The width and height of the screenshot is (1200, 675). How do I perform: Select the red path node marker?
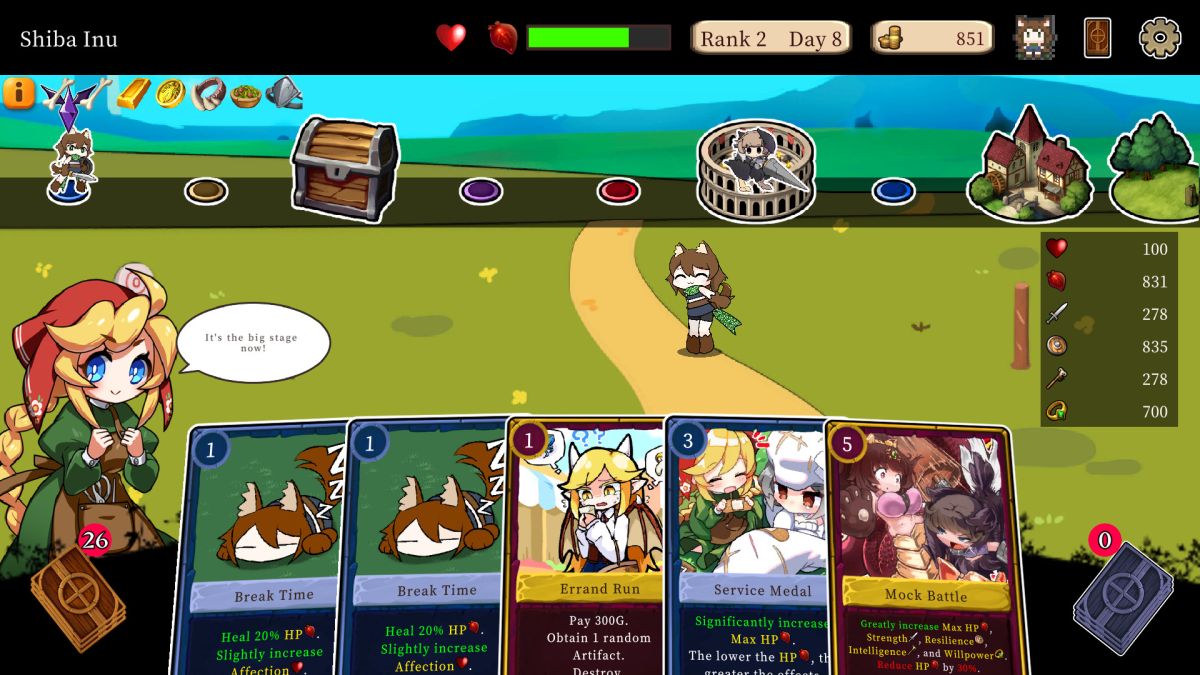click(618, 190)
